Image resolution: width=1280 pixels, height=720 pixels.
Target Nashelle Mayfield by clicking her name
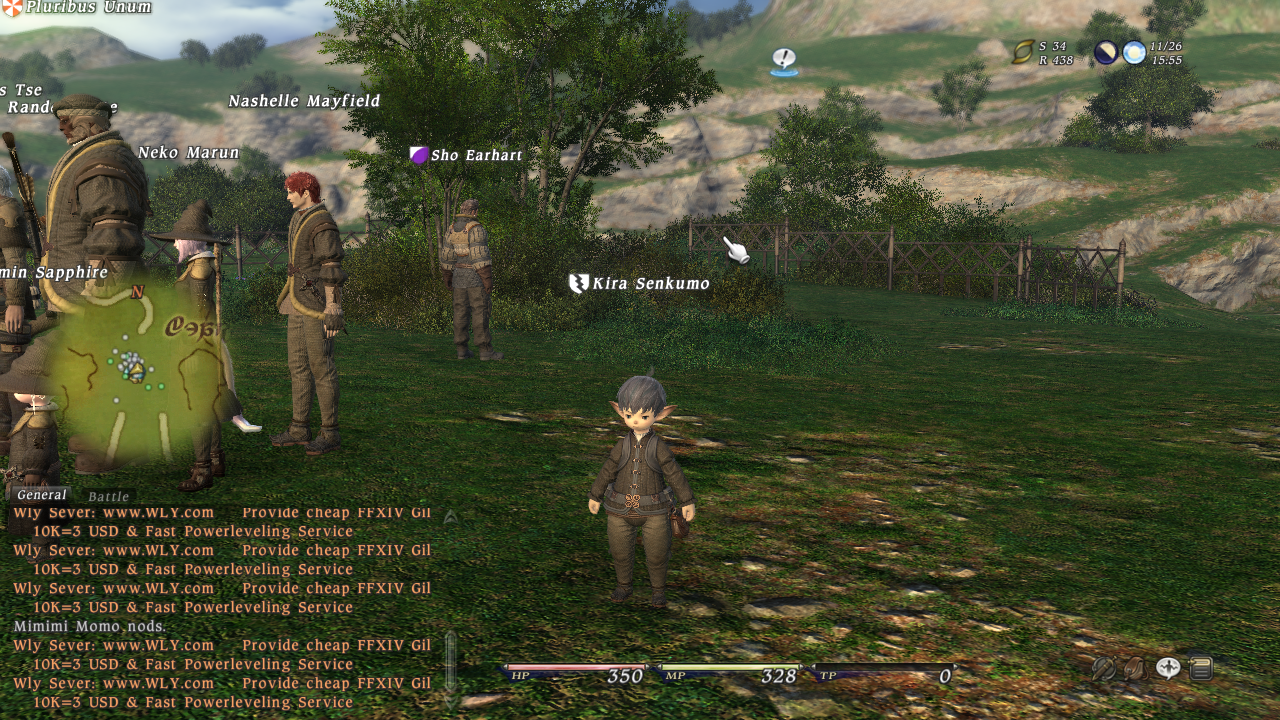tap(305, 101)
